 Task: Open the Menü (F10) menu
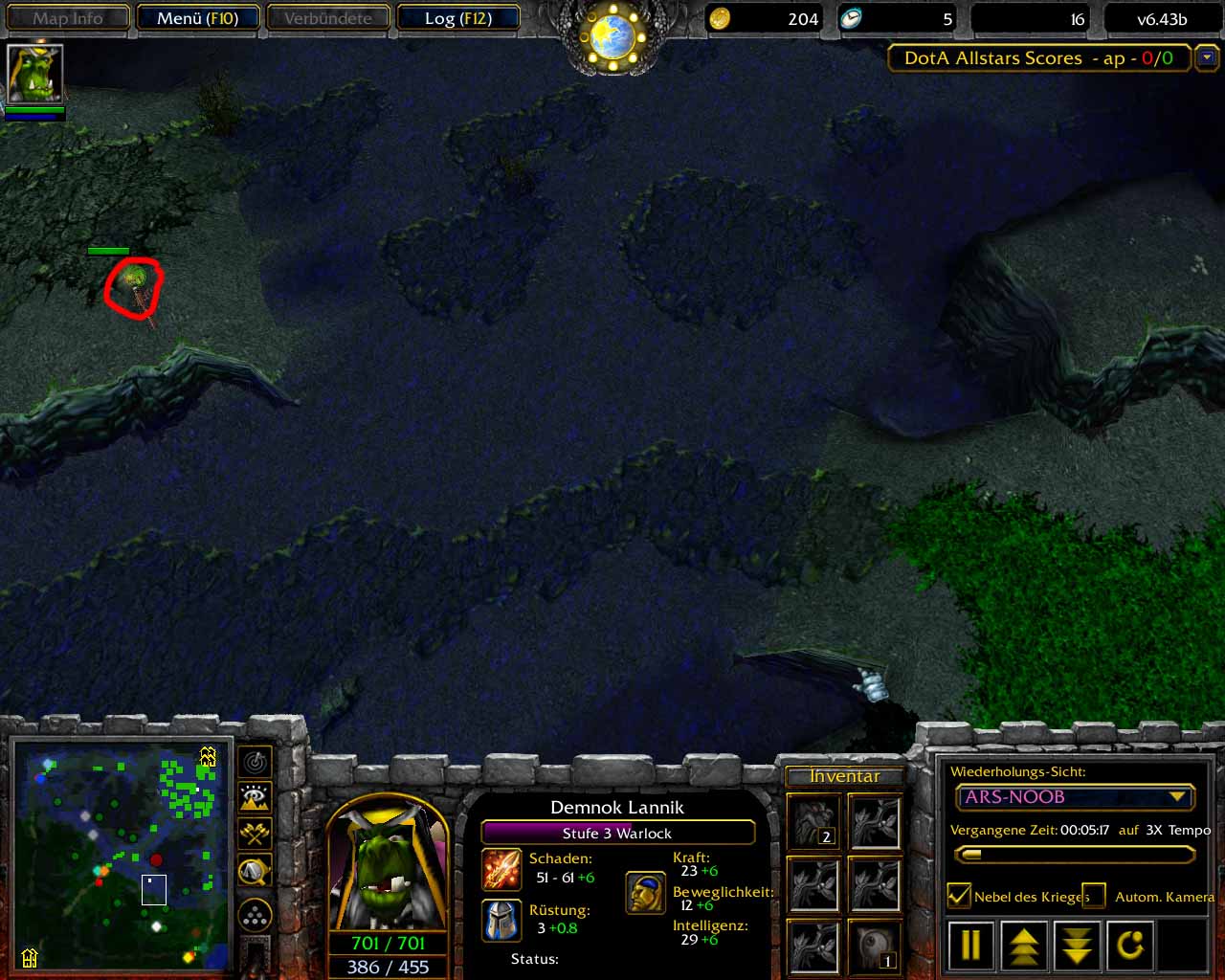[196, 18]
